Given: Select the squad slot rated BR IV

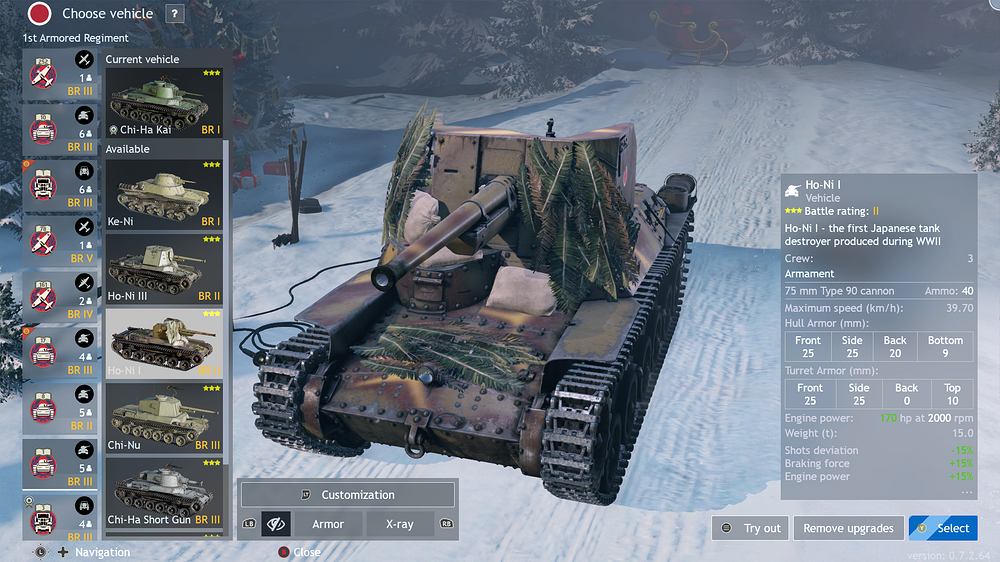Looking at the screenshot, I should click(x=60, y=298).
